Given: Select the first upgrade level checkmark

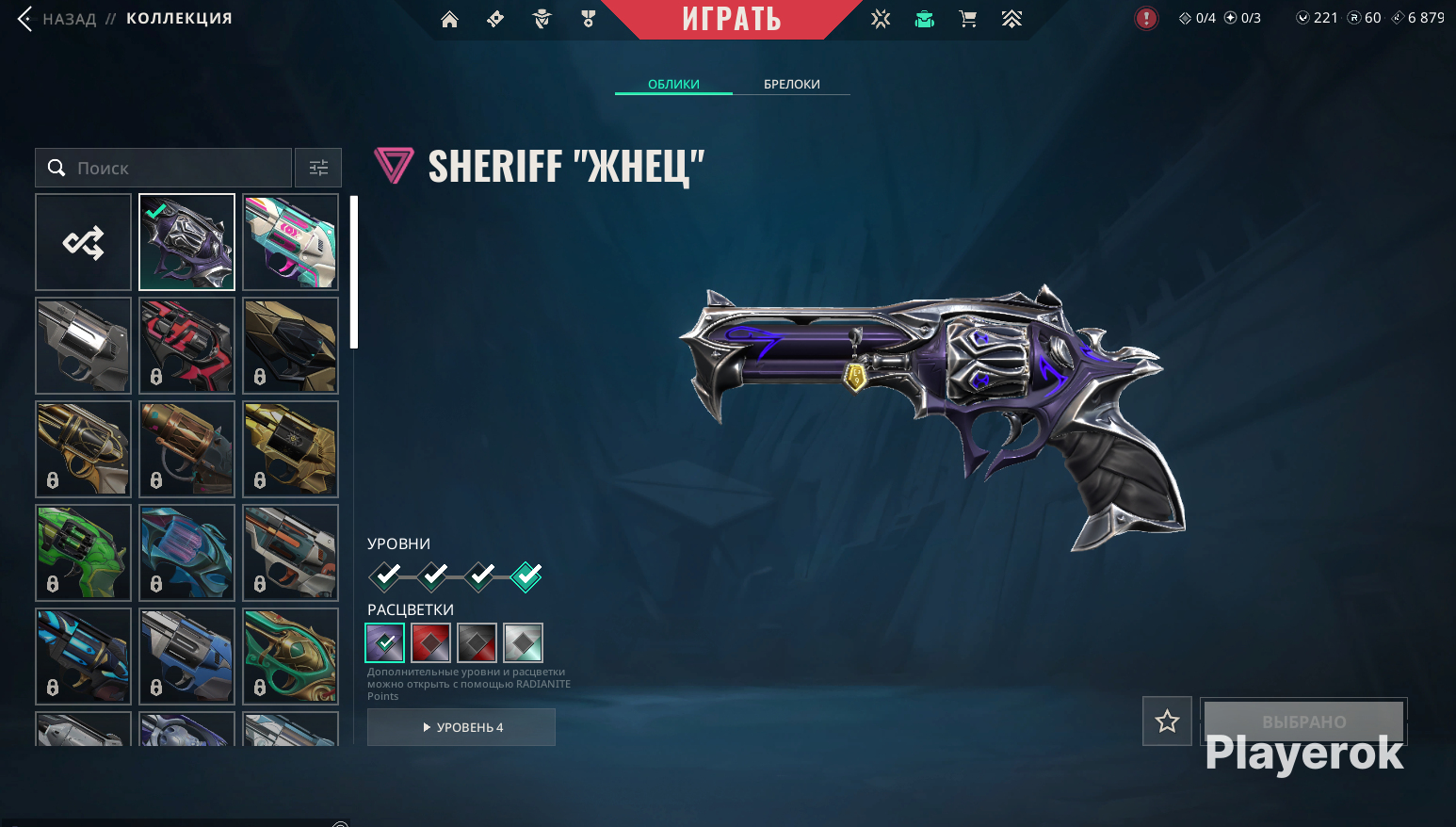Looking at the screenshot, I should (x=385, y=575).
